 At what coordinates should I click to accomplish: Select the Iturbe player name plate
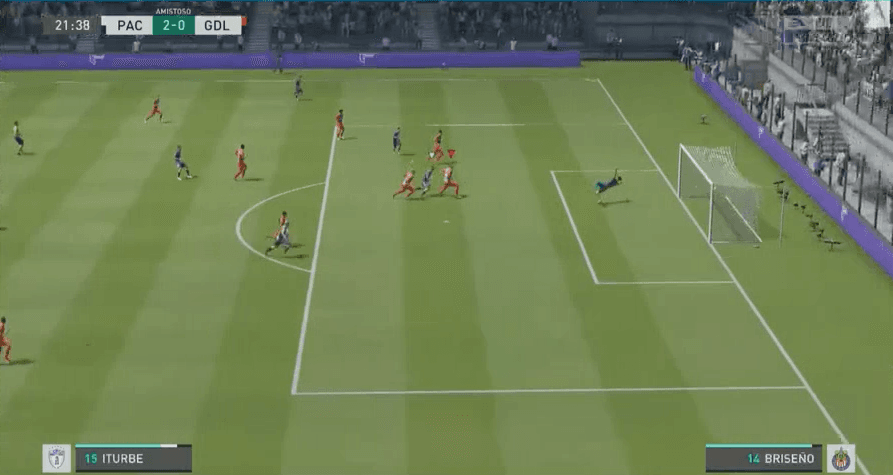[x=132, y=459]
